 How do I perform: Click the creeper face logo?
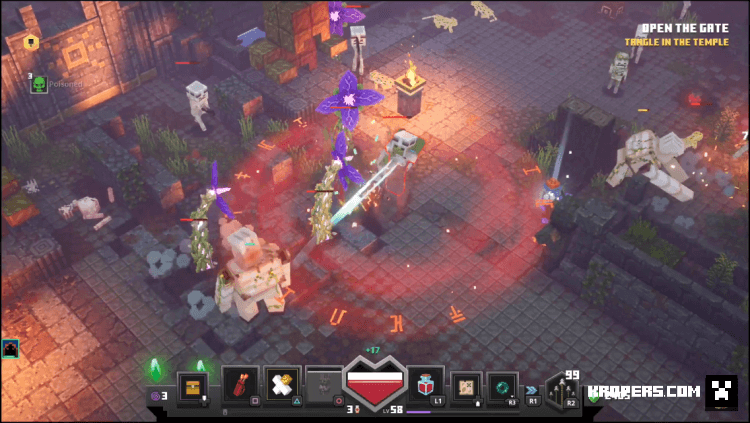point(721,391)
